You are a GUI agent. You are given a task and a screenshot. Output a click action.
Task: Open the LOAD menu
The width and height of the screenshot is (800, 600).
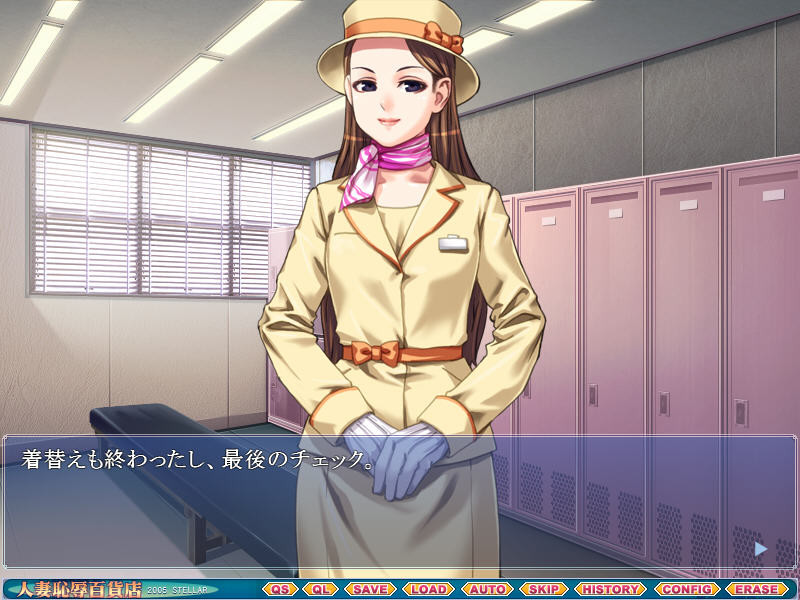click(429, 589)
